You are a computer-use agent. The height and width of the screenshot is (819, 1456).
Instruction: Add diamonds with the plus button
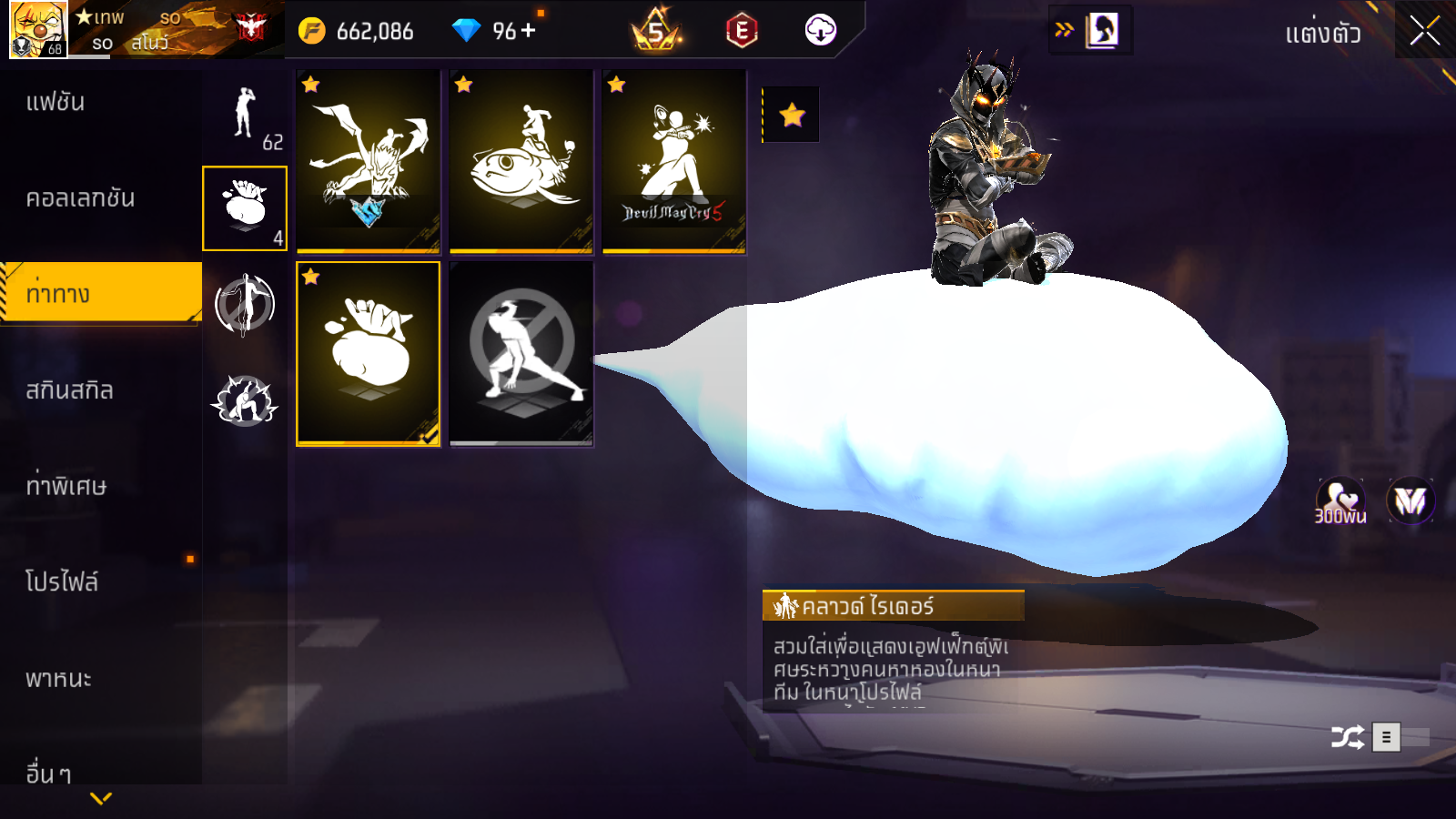(529, 30)
